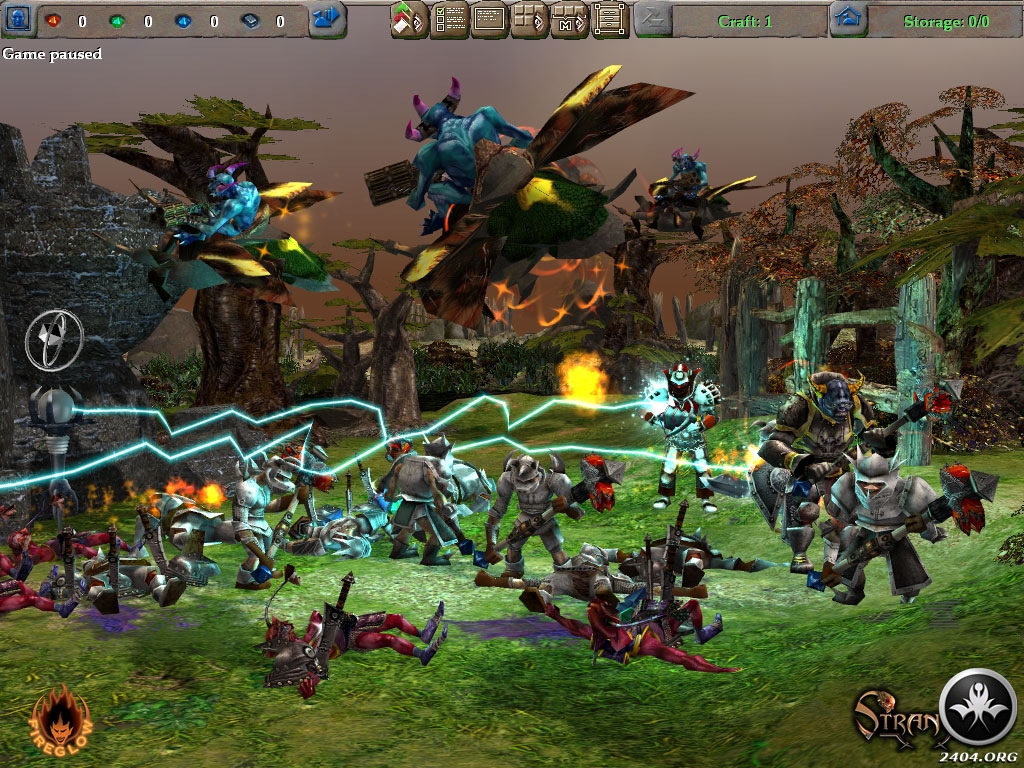The image size is (1024, 768).
Task: Click the blue face portrait button
Action: pyautogui.click(x=20, y=18)
